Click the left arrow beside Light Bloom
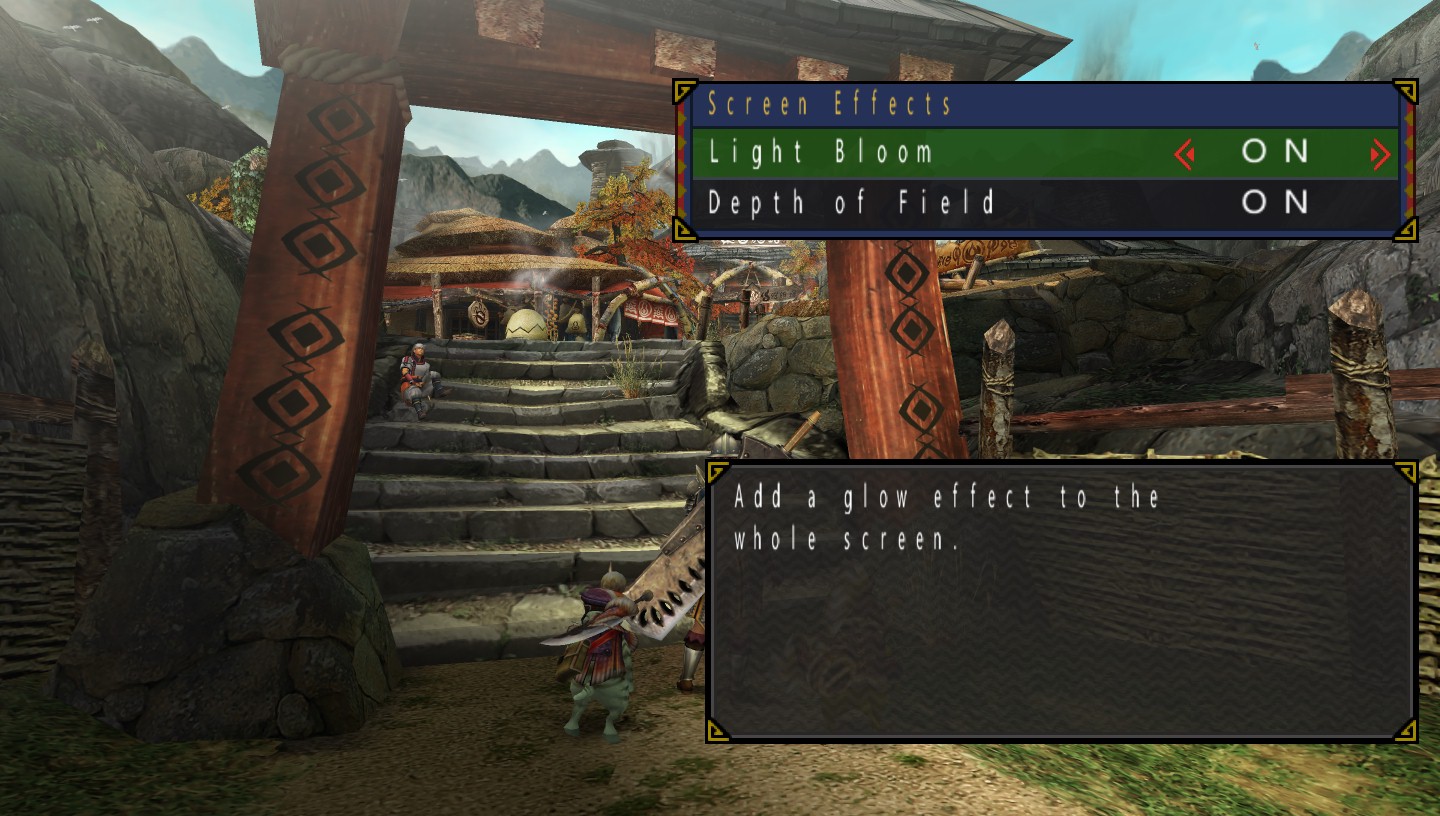The width and height of the screenshot is (1440, 816). [x=1185, y=154]
